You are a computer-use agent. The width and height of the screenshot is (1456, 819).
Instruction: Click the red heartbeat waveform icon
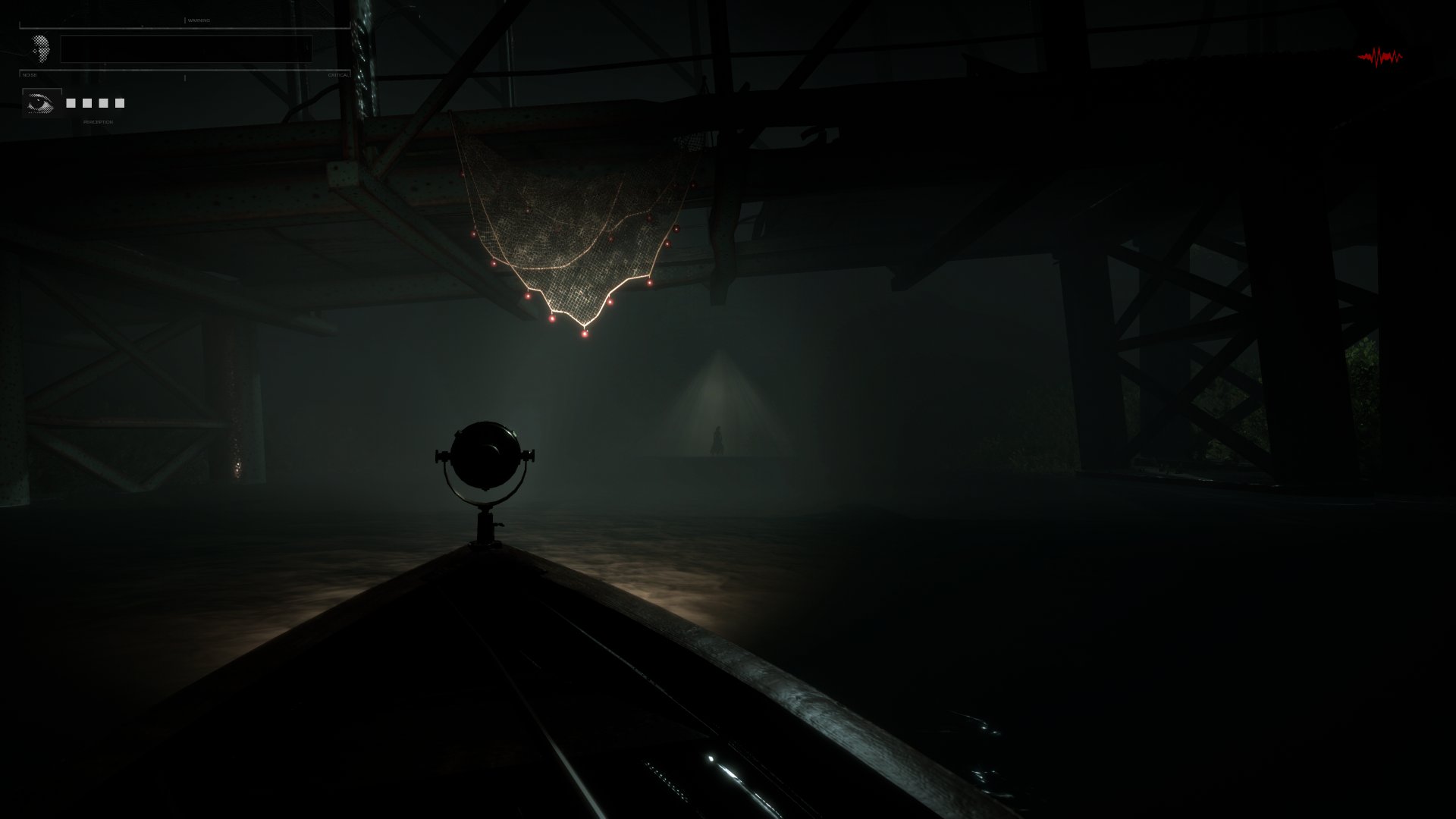pos(1379,57)
